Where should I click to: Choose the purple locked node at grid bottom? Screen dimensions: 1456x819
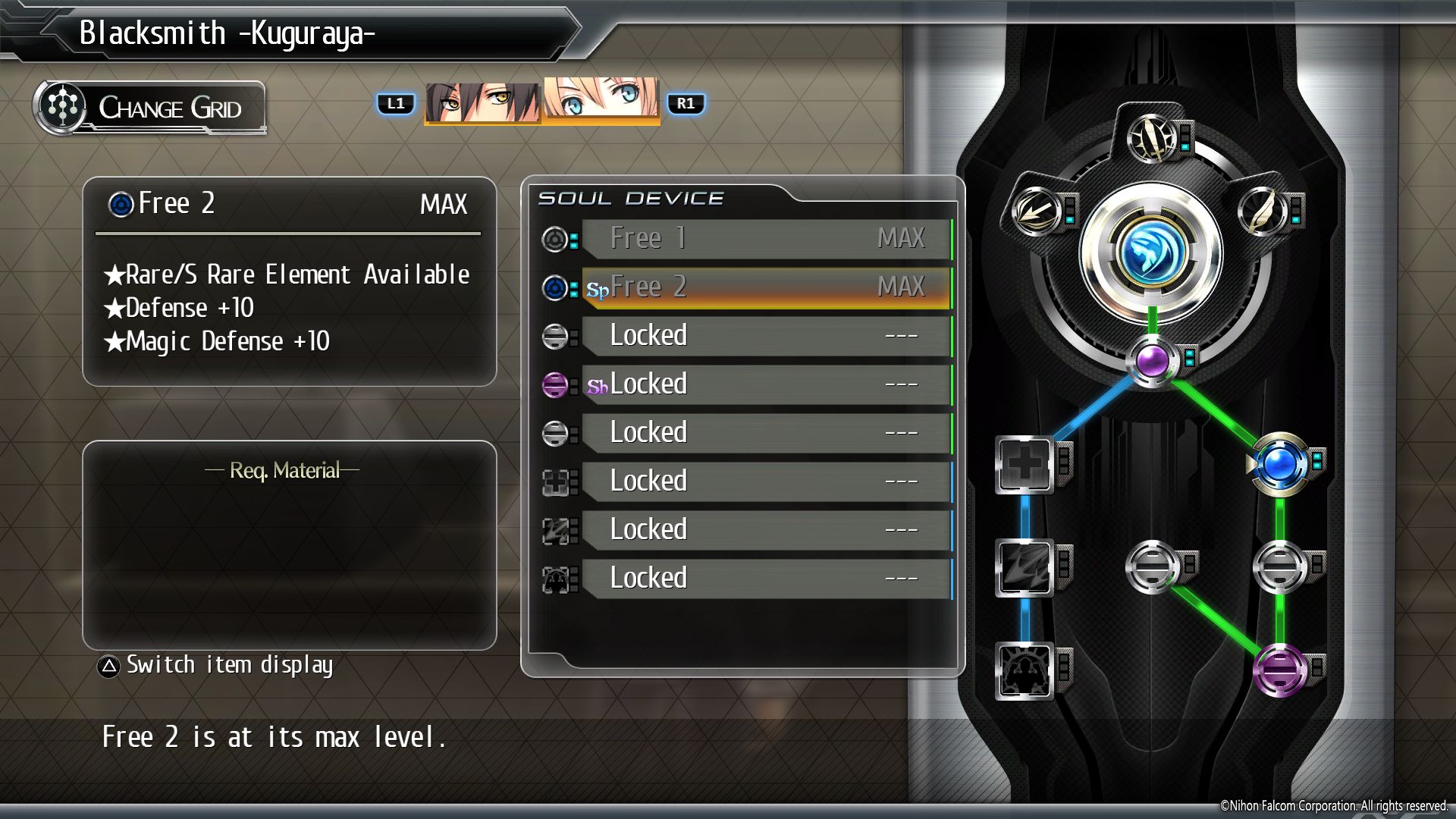tap(1280, 670)
